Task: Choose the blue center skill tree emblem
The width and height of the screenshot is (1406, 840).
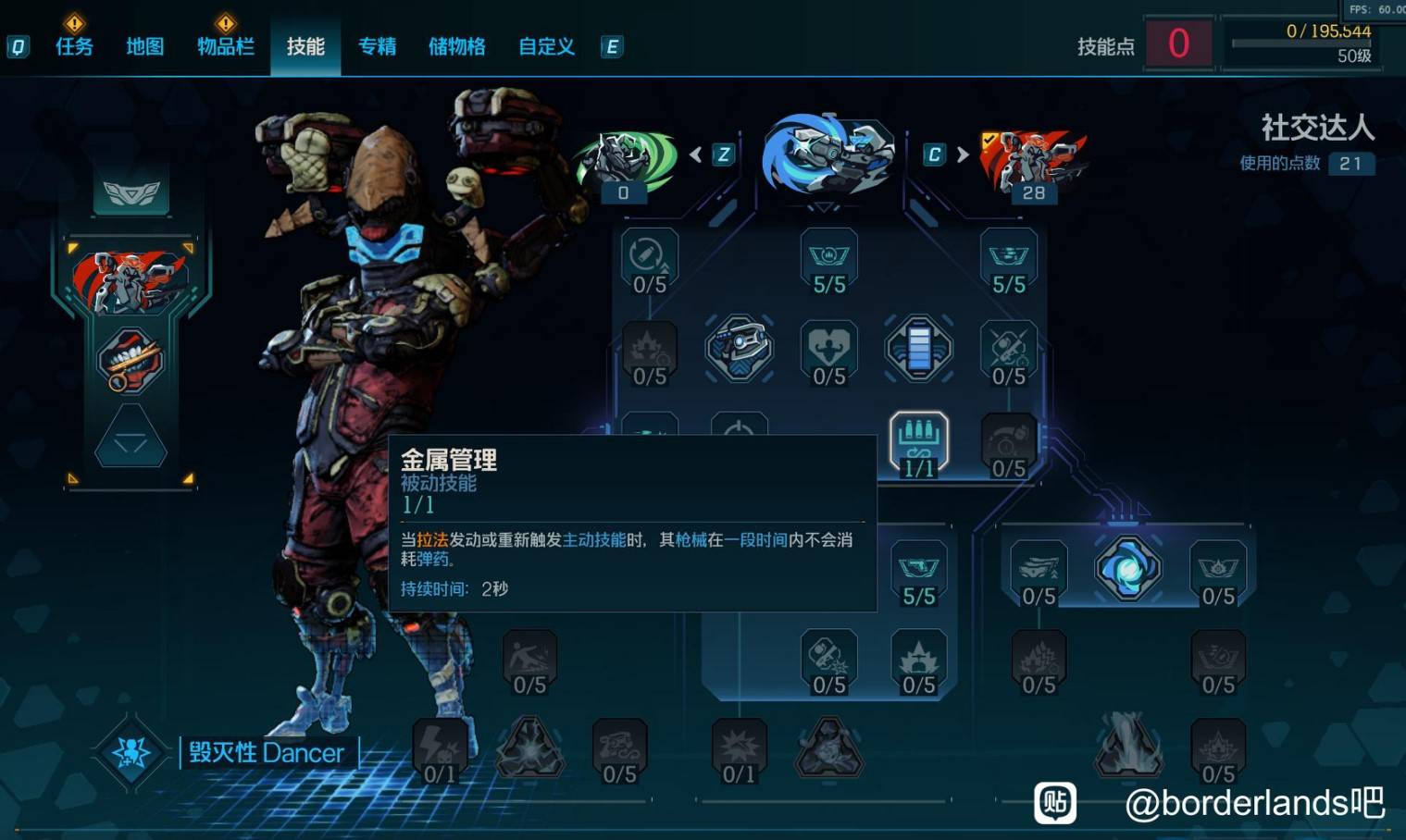Action: [x=828, y=154]
